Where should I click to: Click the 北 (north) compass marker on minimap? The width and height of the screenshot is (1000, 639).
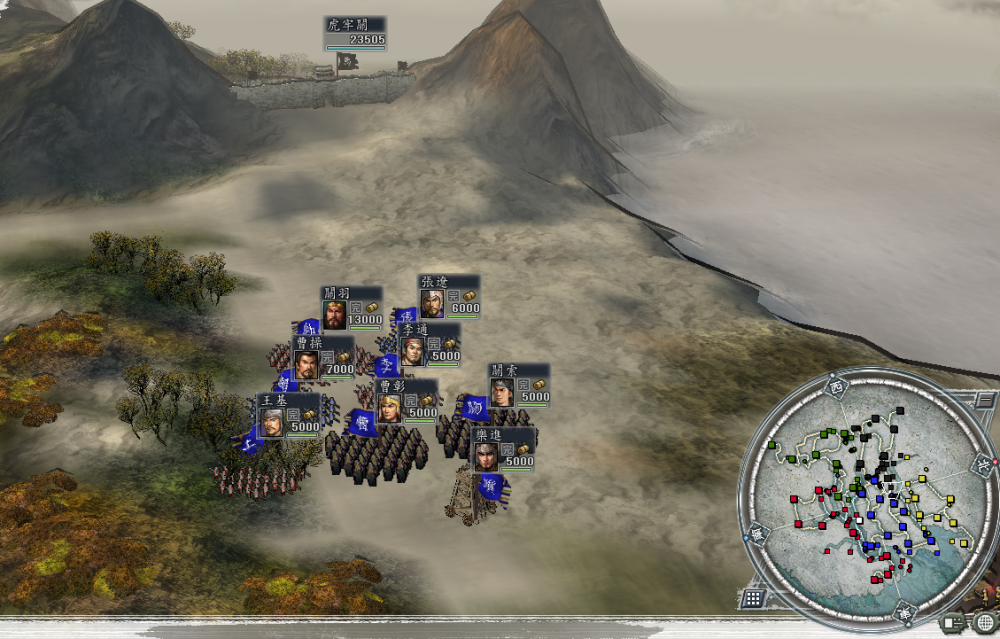pos(982,463)
